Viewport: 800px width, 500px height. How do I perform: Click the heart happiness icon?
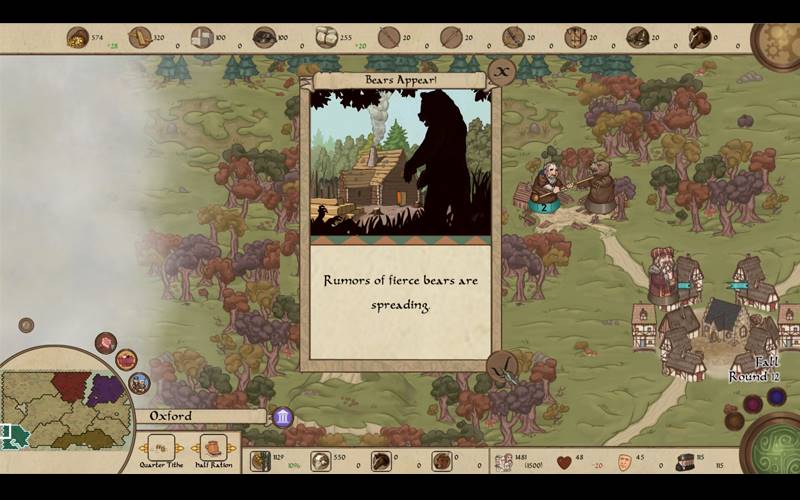pyautogui.click(x=564, y=461)
